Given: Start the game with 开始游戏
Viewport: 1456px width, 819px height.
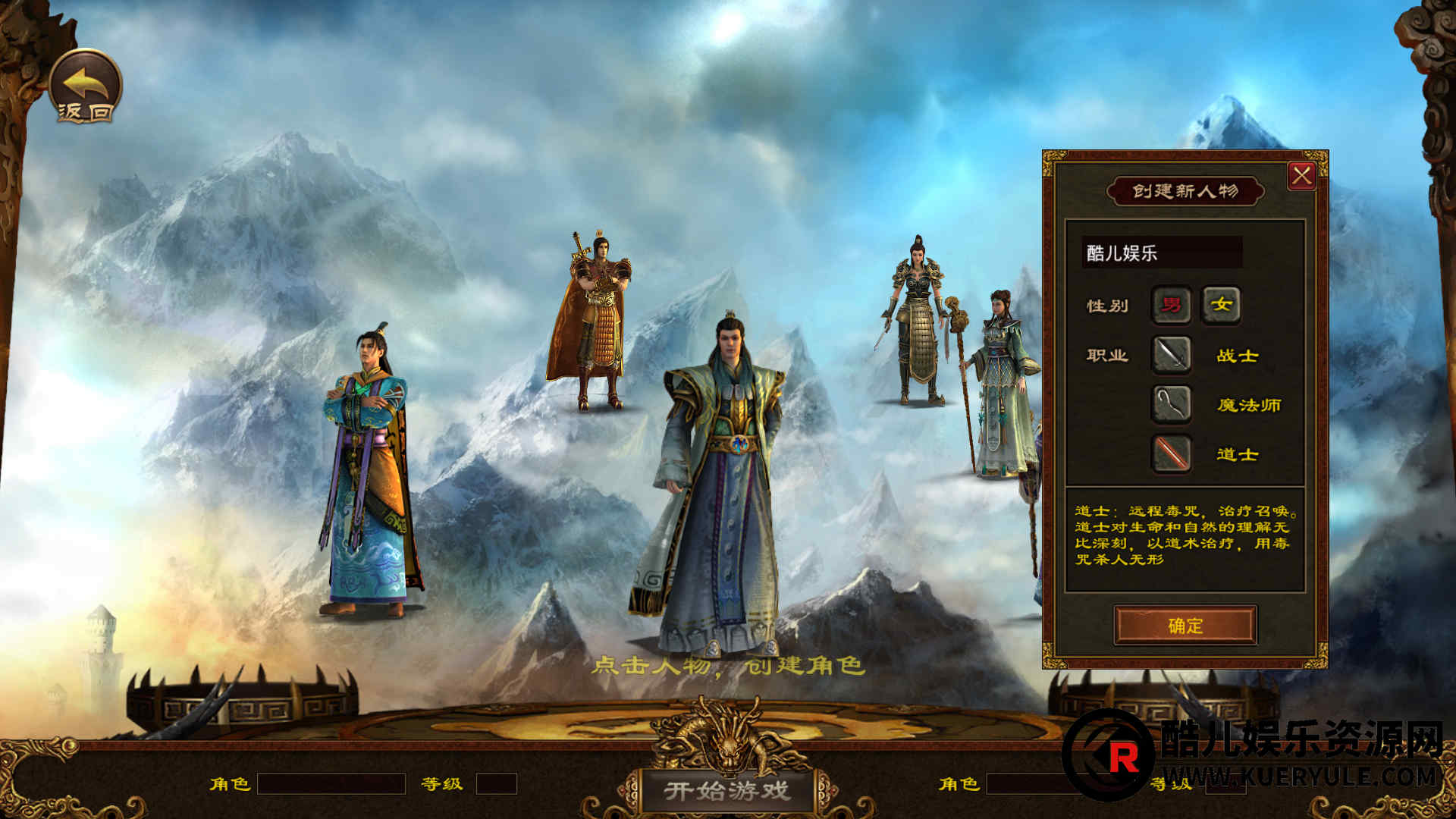Looking at the screenshot, I should tap(726, 791).
